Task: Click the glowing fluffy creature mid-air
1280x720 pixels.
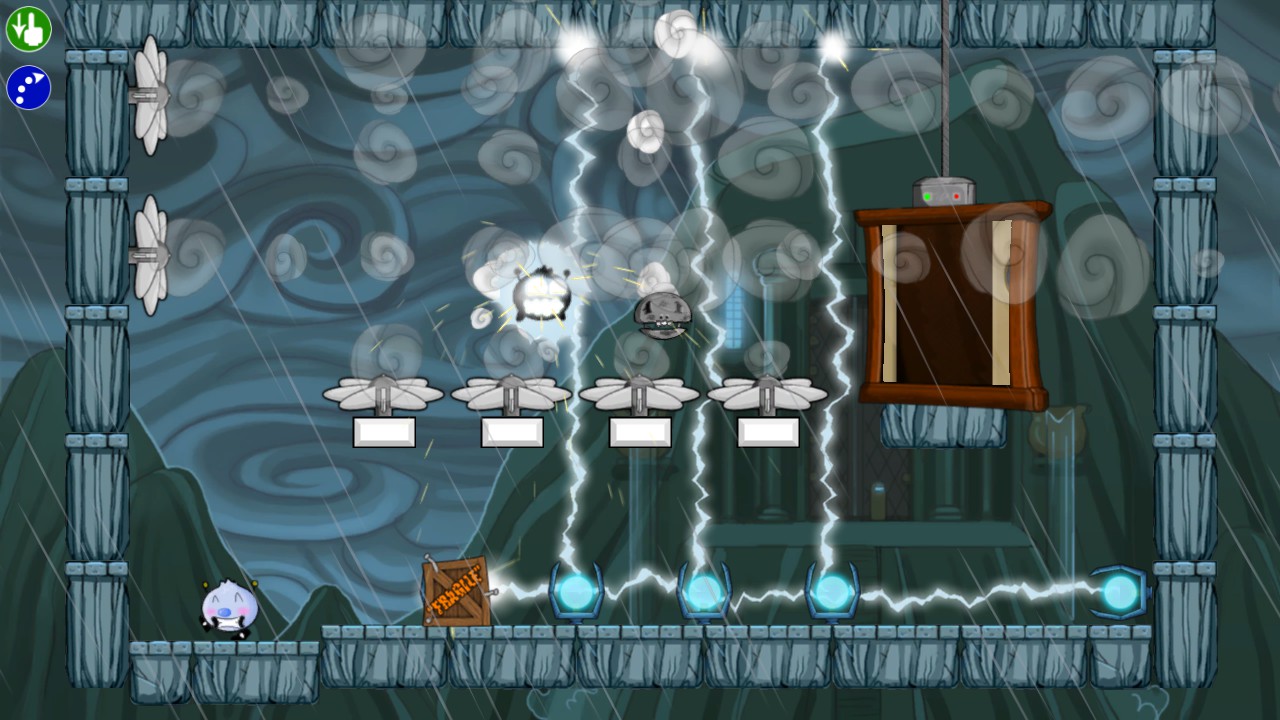Action: pyautogui.click(x=540, y=295)
